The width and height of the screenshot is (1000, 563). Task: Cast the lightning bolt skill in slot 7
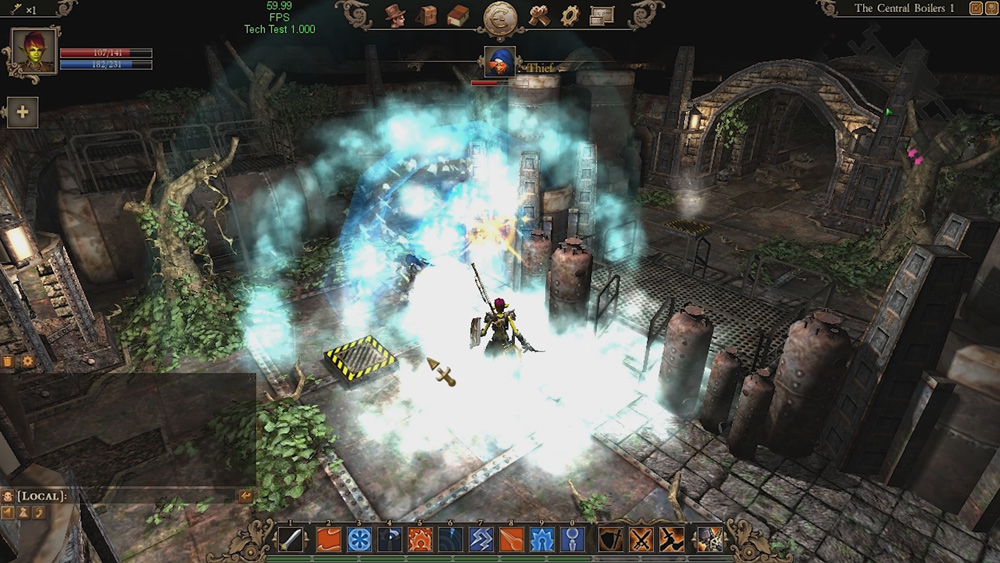pyautogui.click(x=480, y=540)
